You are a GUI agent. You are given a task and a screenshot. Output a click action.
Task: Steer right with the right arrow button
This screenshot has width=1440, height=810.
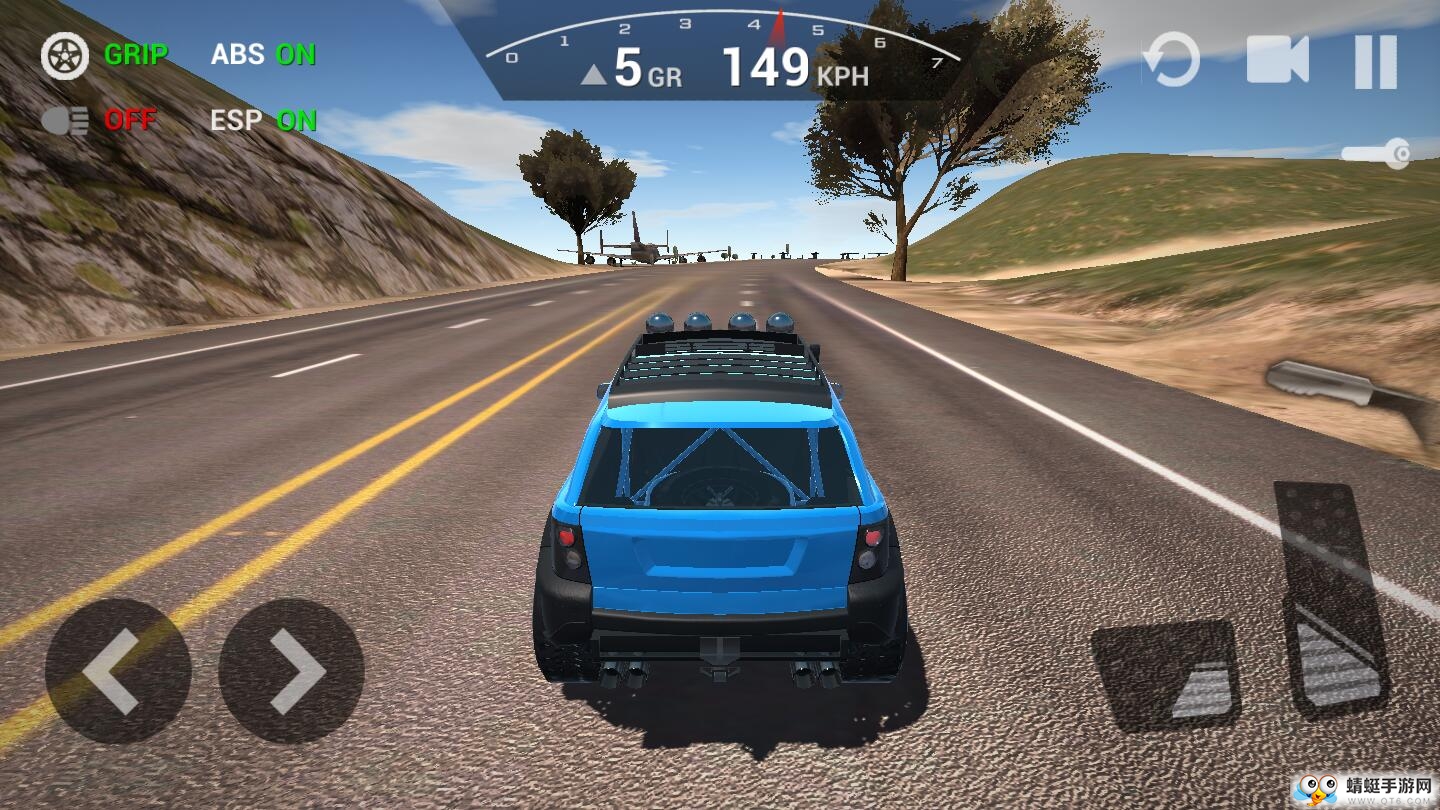click(x=291, y=671)
